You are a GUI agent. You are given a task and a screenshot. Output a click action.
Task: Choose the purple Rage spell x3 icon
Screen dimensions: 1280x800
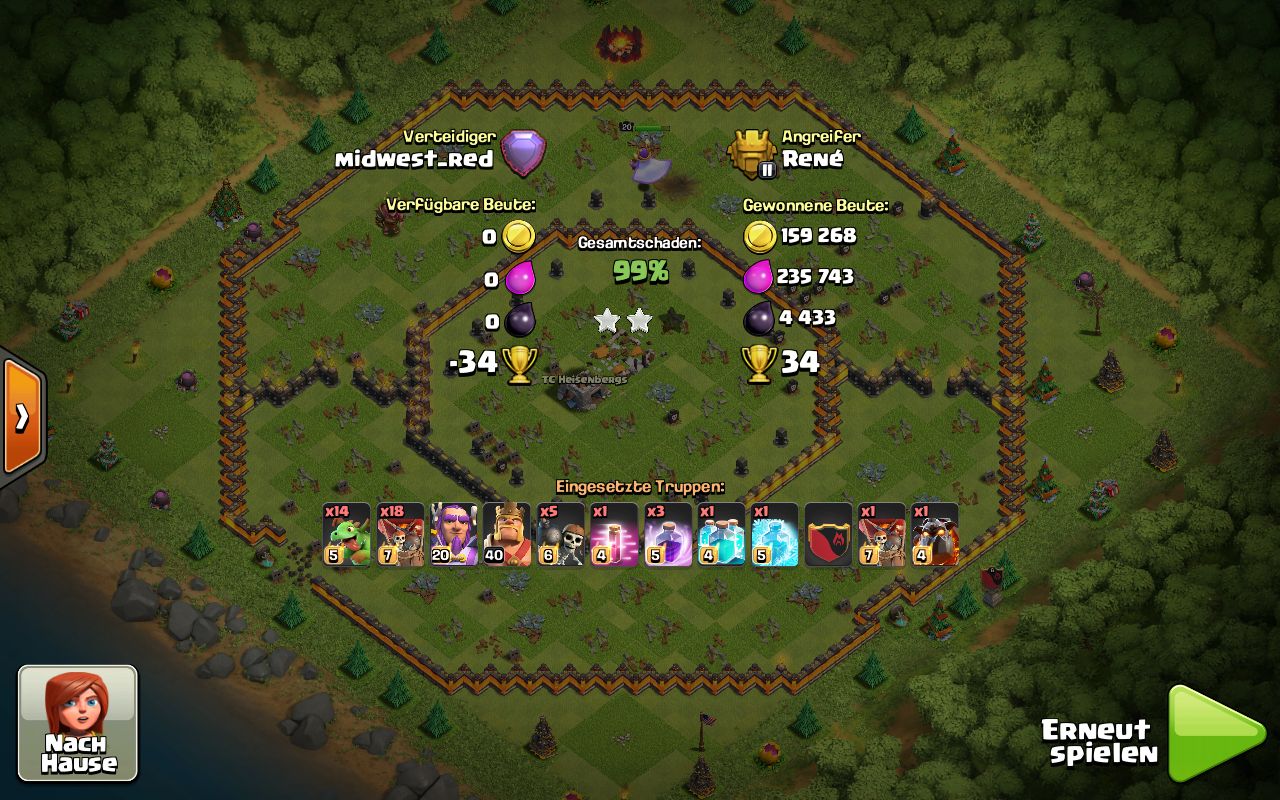point(668,534)
